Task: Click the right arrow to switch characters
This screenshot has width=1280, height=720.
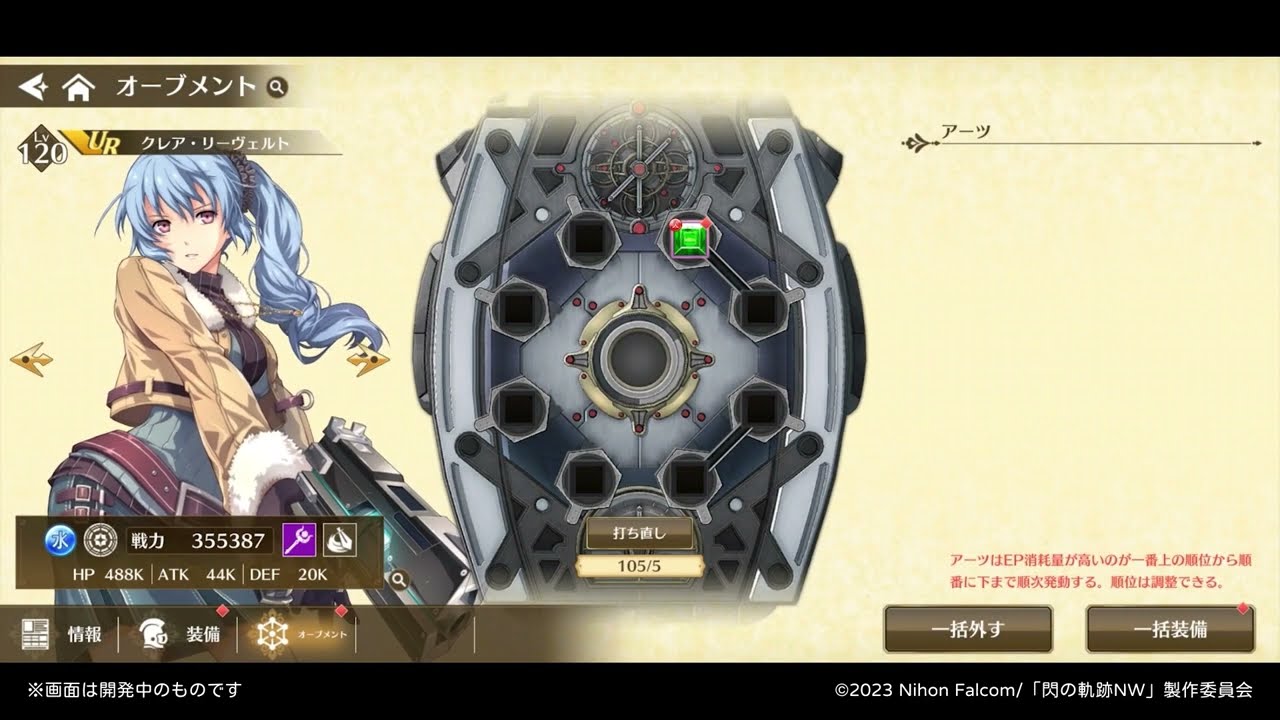Action: pos(366,356)
